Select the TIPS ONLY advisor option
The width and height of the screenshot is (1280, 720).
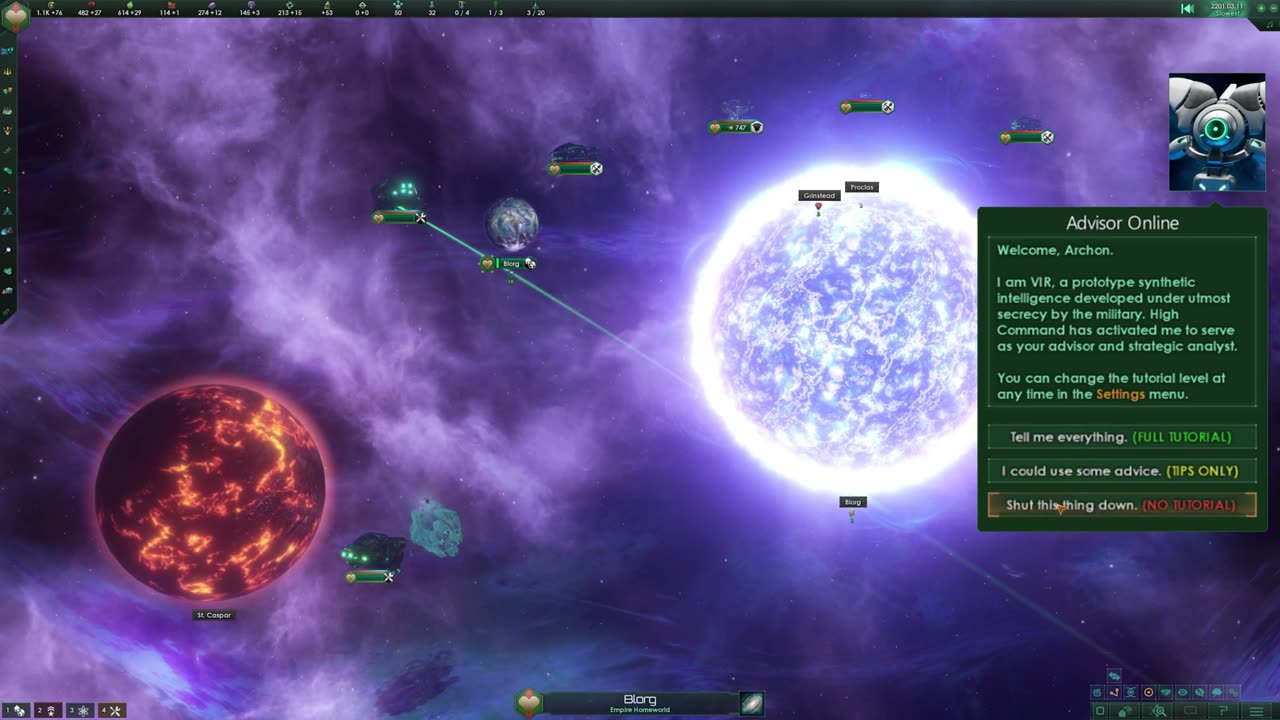click(1121, 471)
